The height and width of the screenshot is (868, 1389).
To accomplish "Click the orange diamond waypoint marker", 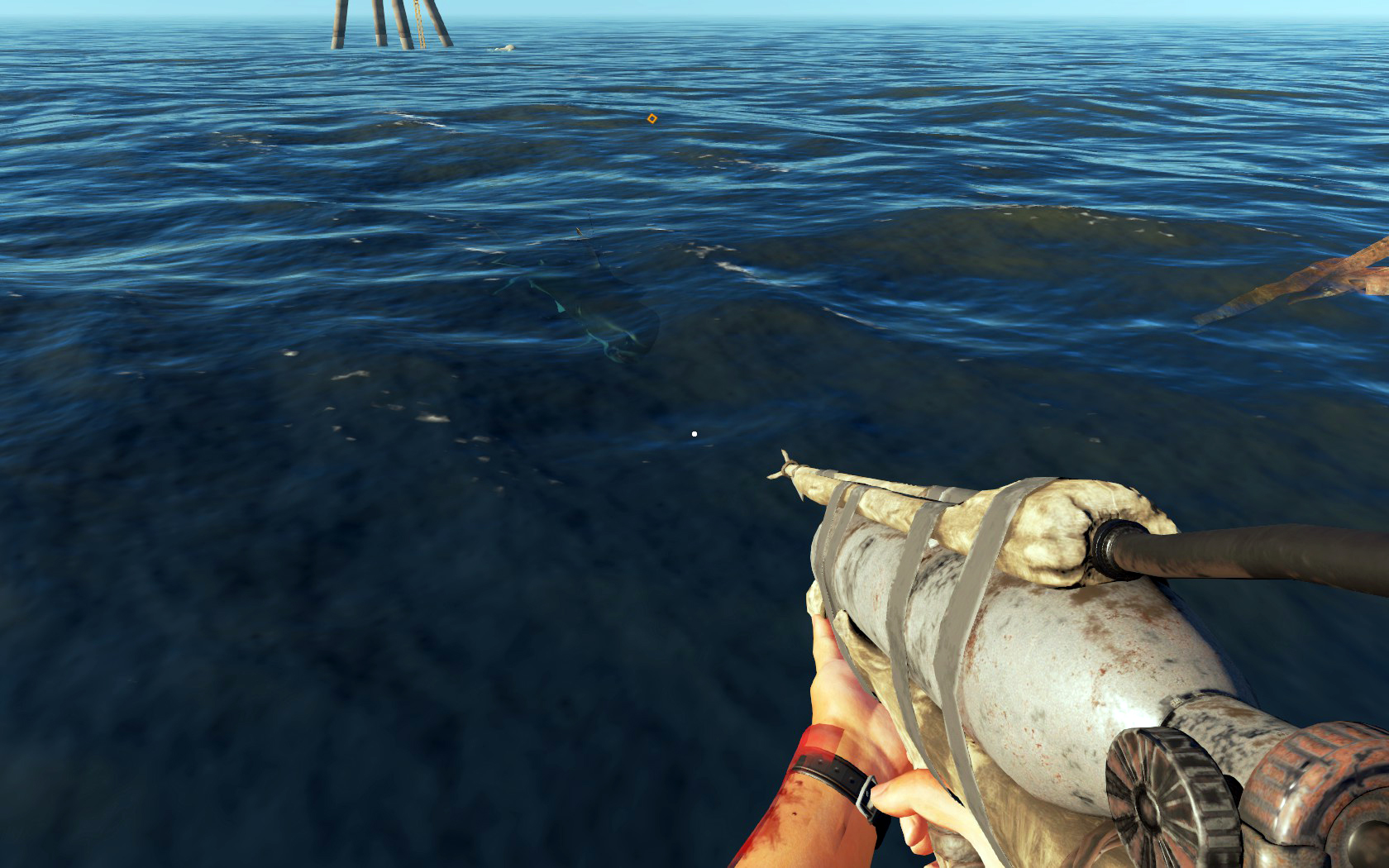I will tap(652, 118).
